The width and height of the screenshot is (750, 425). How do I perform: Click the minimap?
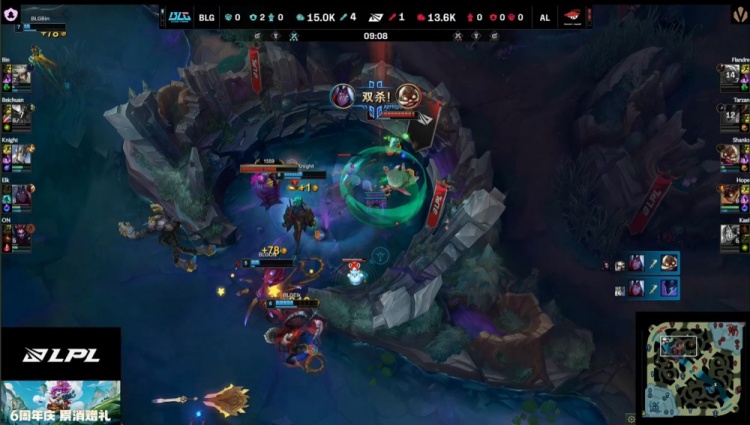point(692,368)
